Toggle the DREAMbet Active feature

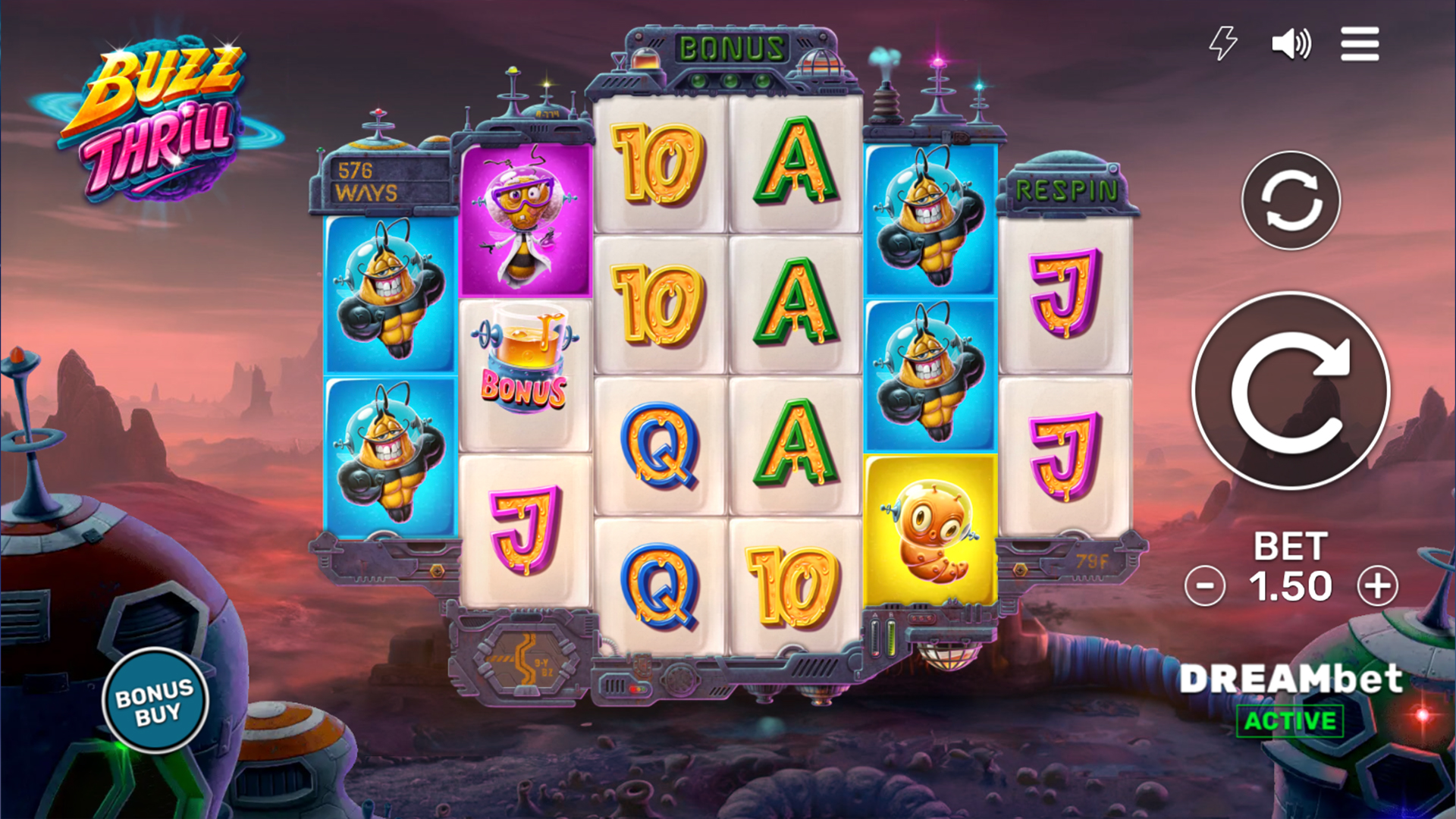pos(1290,720)
